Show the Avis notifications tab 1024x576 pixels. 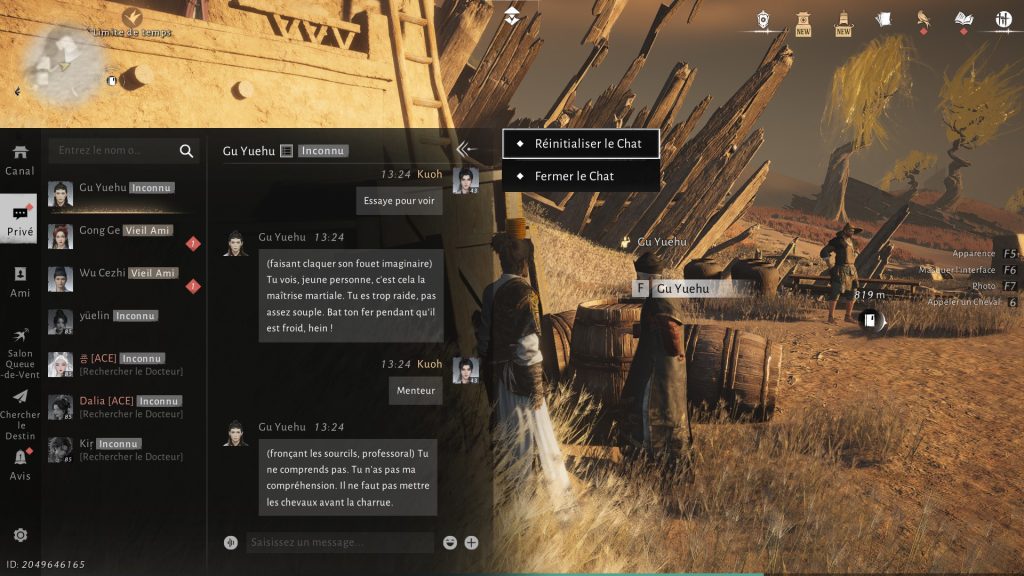(20, 465)
